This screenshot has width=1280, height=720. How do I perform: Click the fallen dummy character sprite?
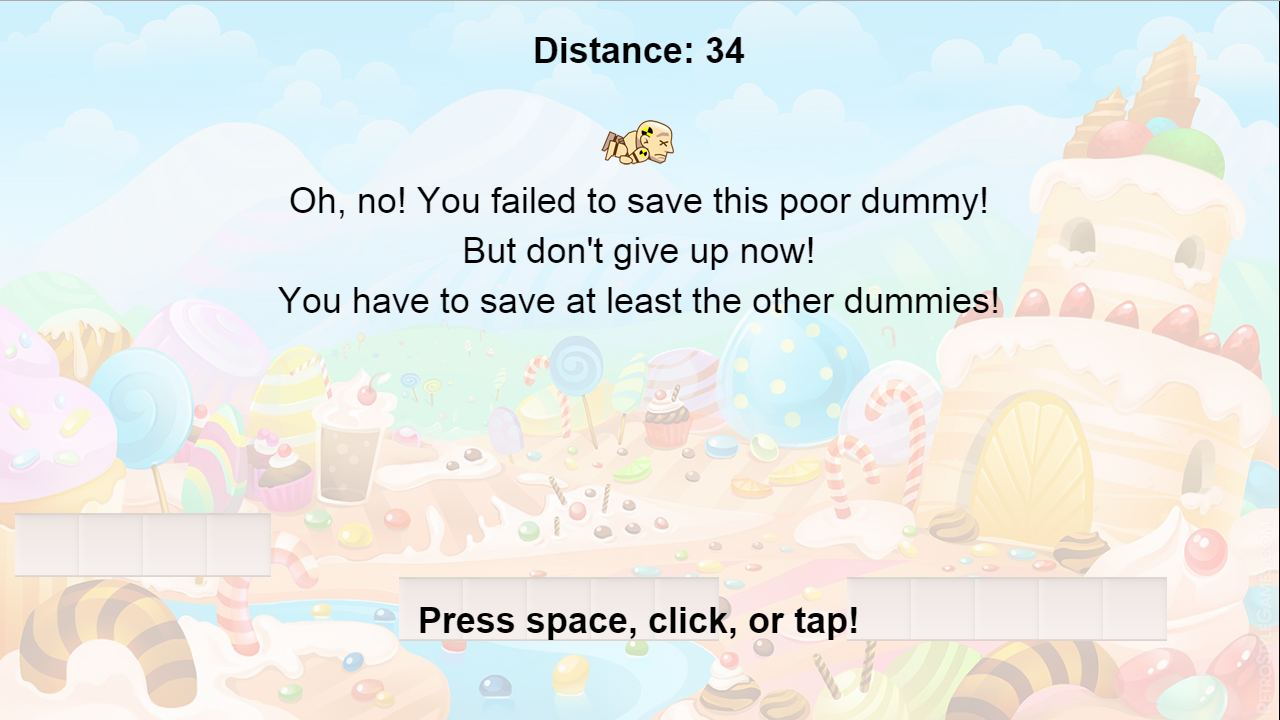tap(637, 142)
